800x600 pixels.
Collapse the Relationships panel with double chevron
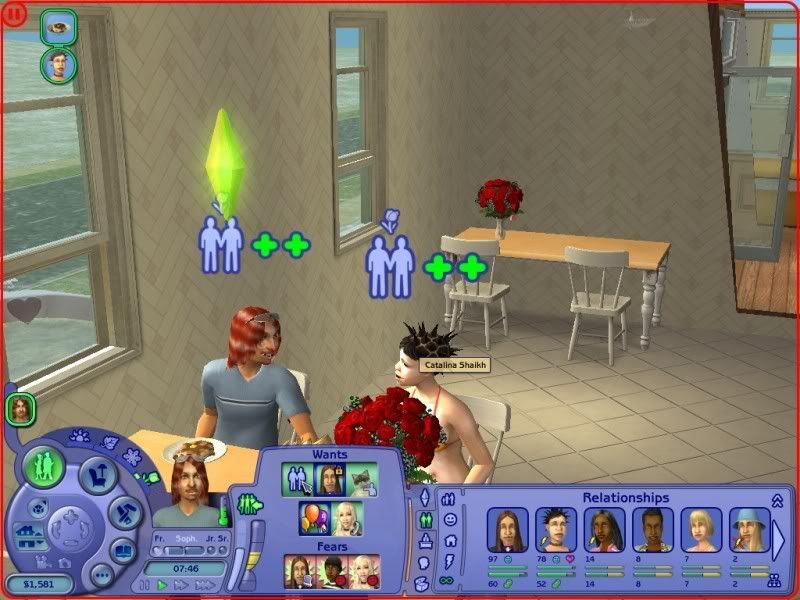coord(777,499)
